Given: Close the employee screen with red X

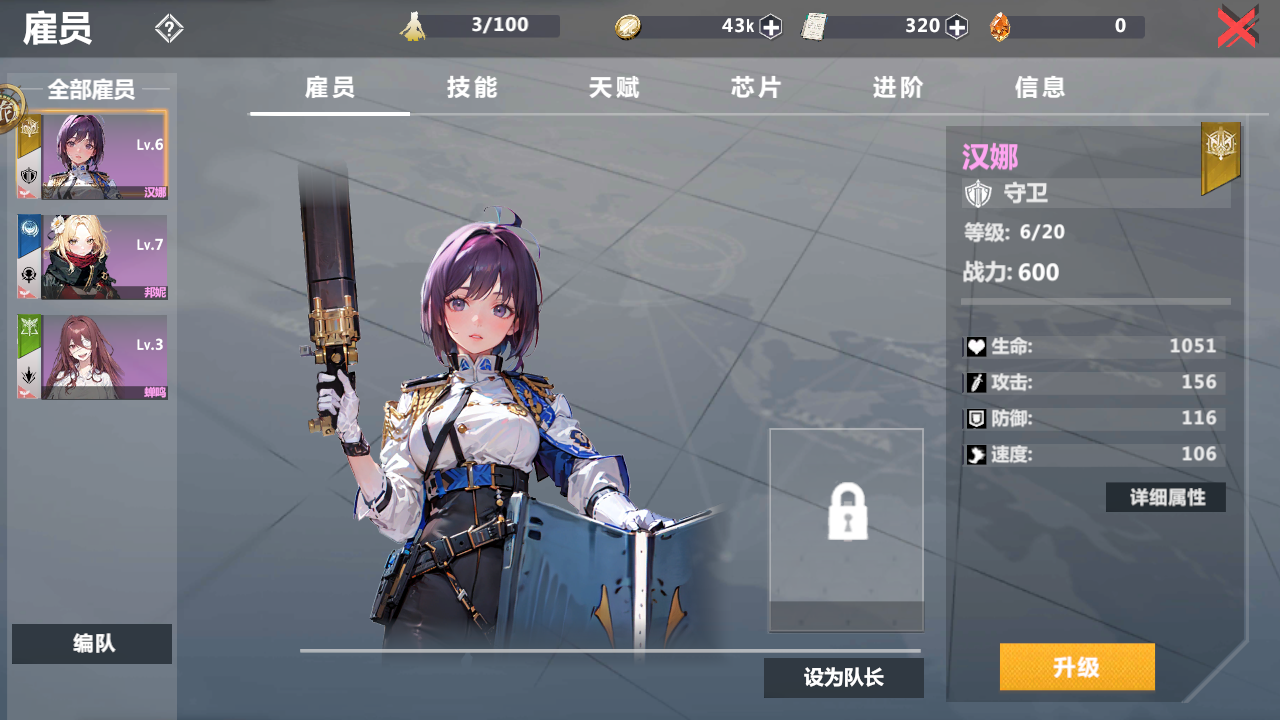Looking at the screenshot, I should (1237, 27).
